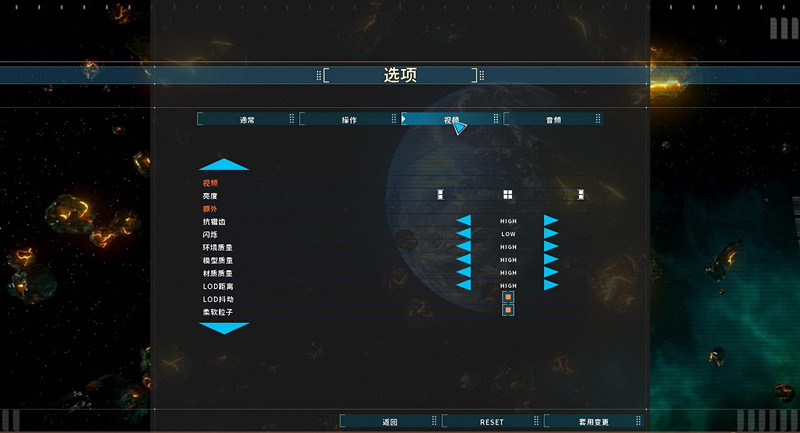Viewport: 800px width, 433px height.
Task: Select the 视频 (Video) tab
Action: [451, 119]
